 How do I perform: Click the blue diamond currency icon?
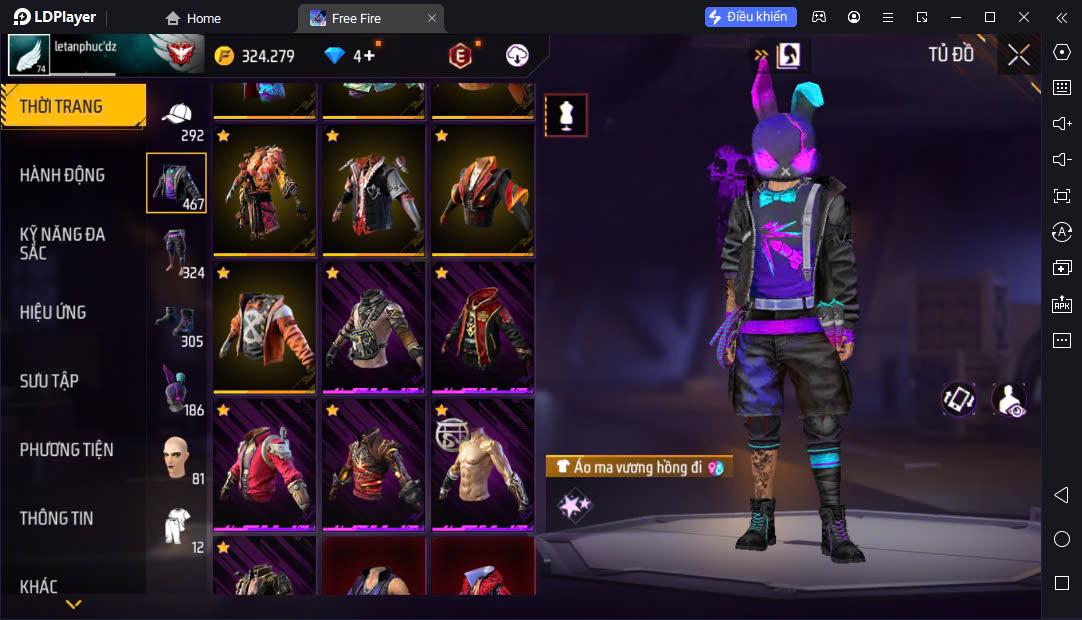[x=334, y=56]
